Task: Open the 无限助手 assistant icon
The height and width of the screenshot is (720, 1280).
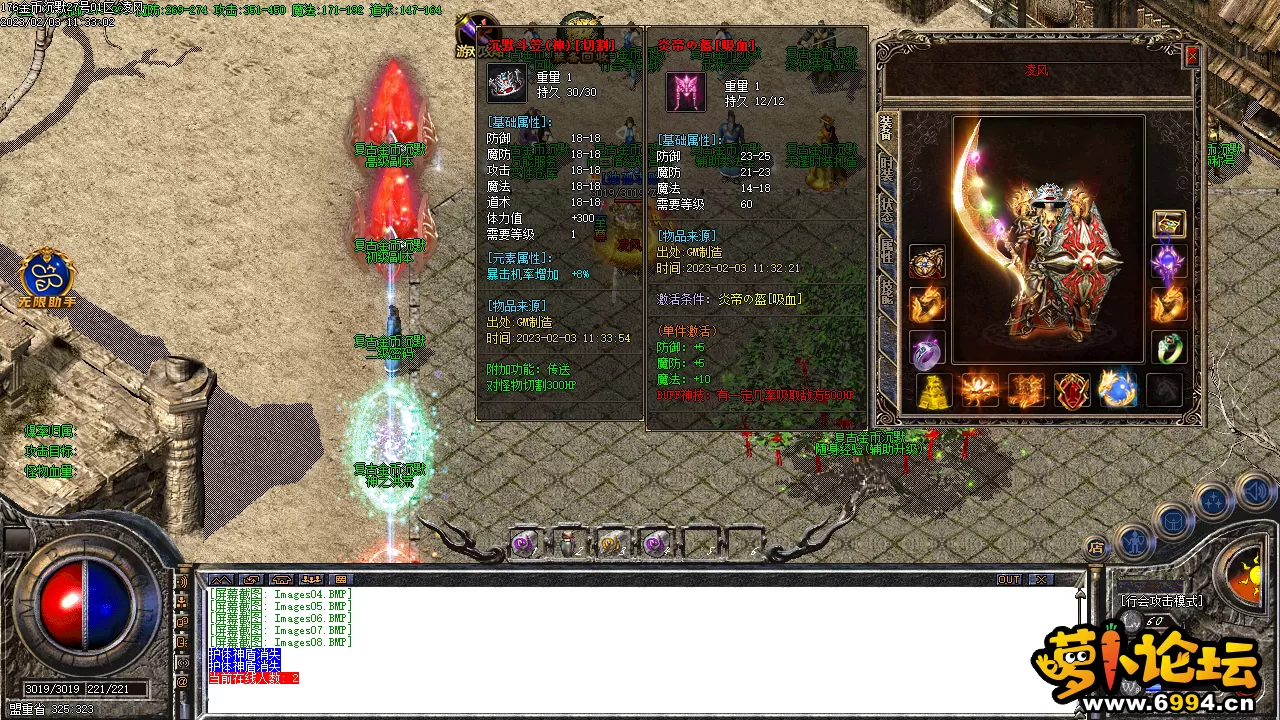Action: point(46,277)
